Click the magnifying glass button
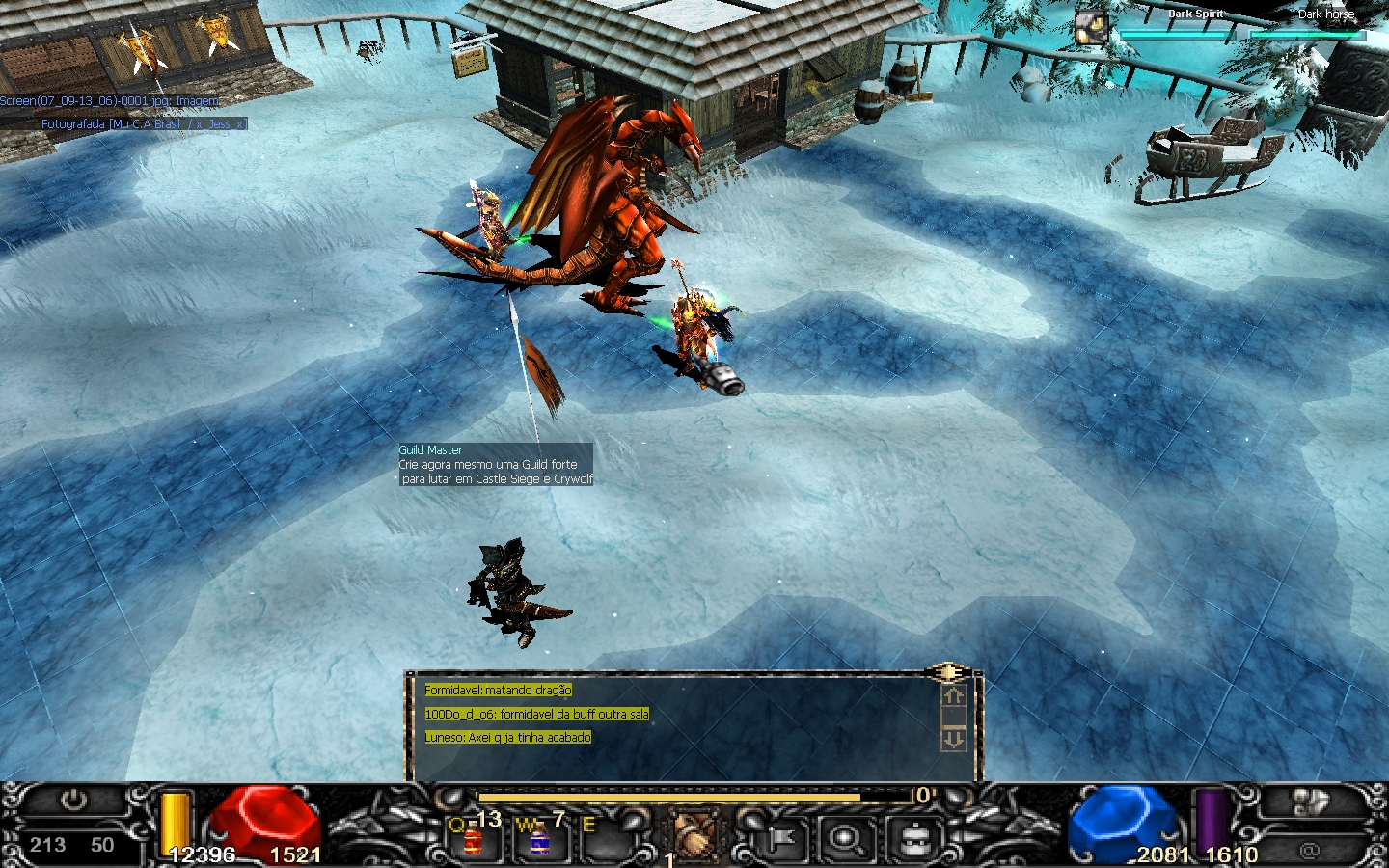This screenshot has height=868, width=1389. point(846,839)
